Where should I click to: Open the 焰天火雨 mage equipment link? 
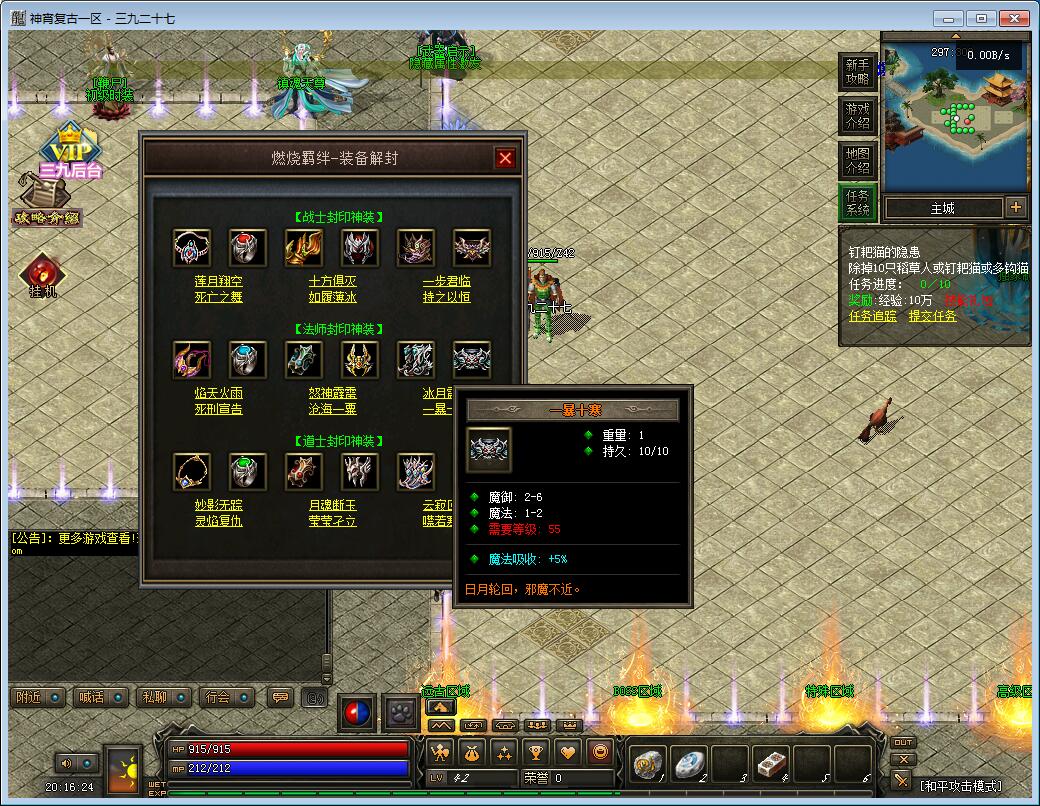218,394
